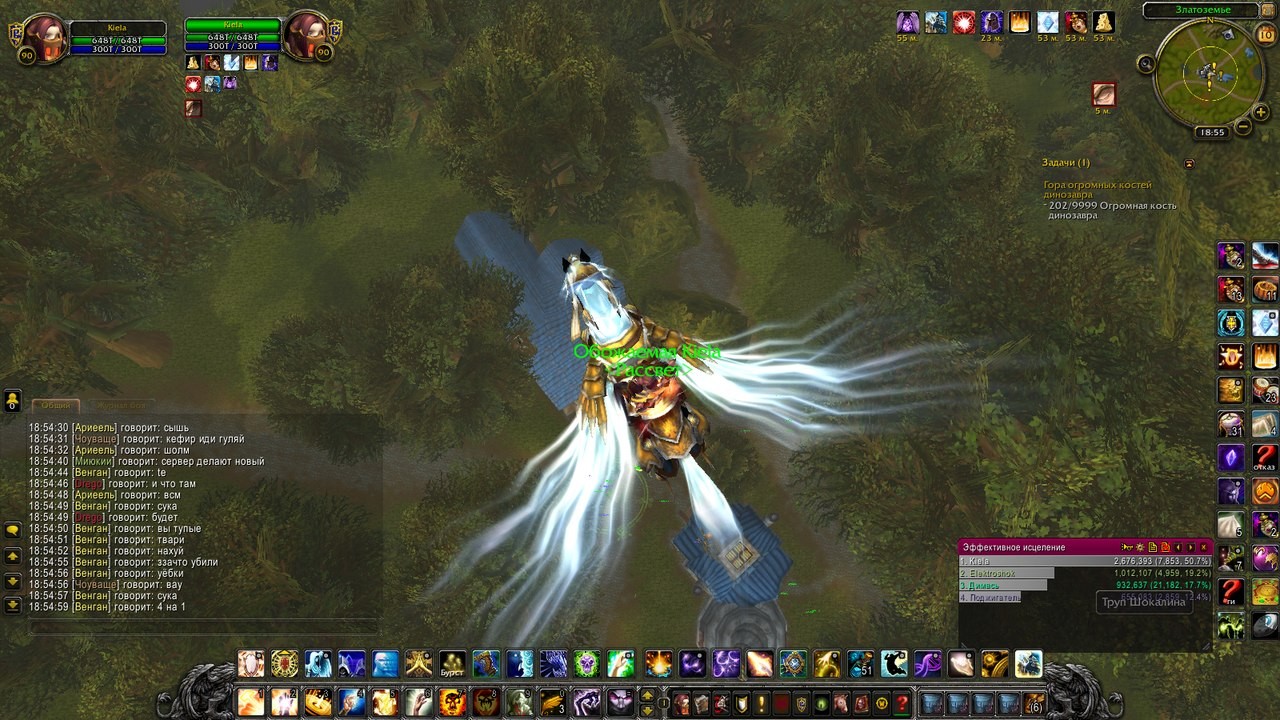1280x720 pixels.
Task: Click the debuff icon showing 5 м.
Action: click(x=1103, y=94)
